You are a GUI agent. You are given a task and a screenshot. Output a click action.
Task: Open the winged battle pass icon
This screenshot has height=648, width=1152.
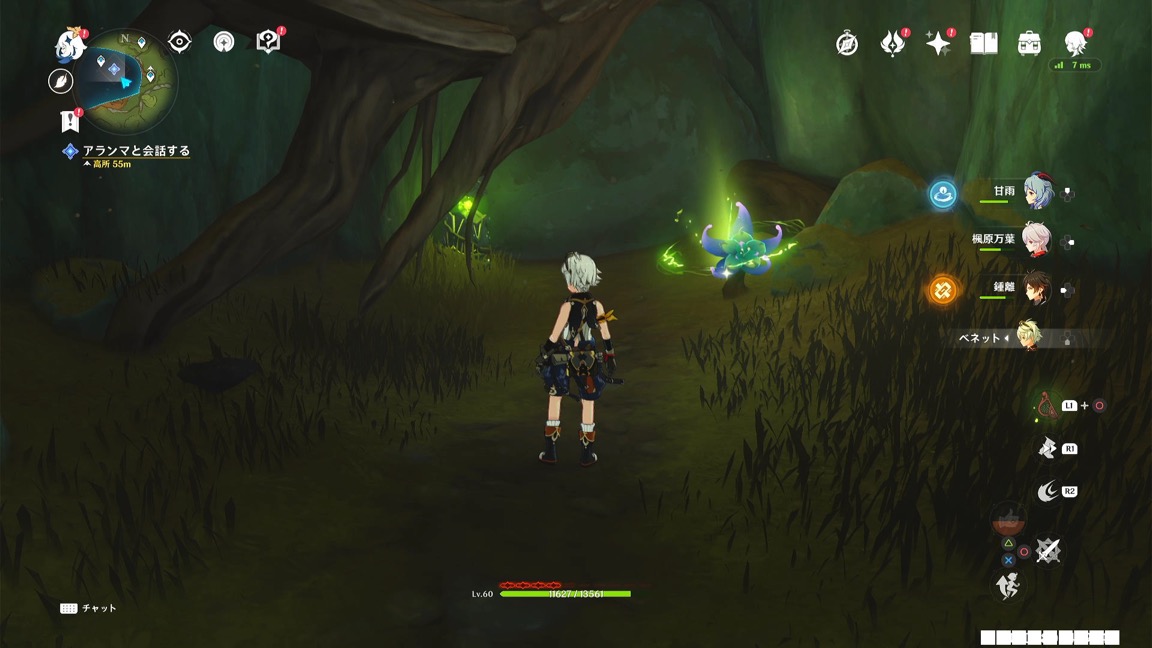coord(892,43)
